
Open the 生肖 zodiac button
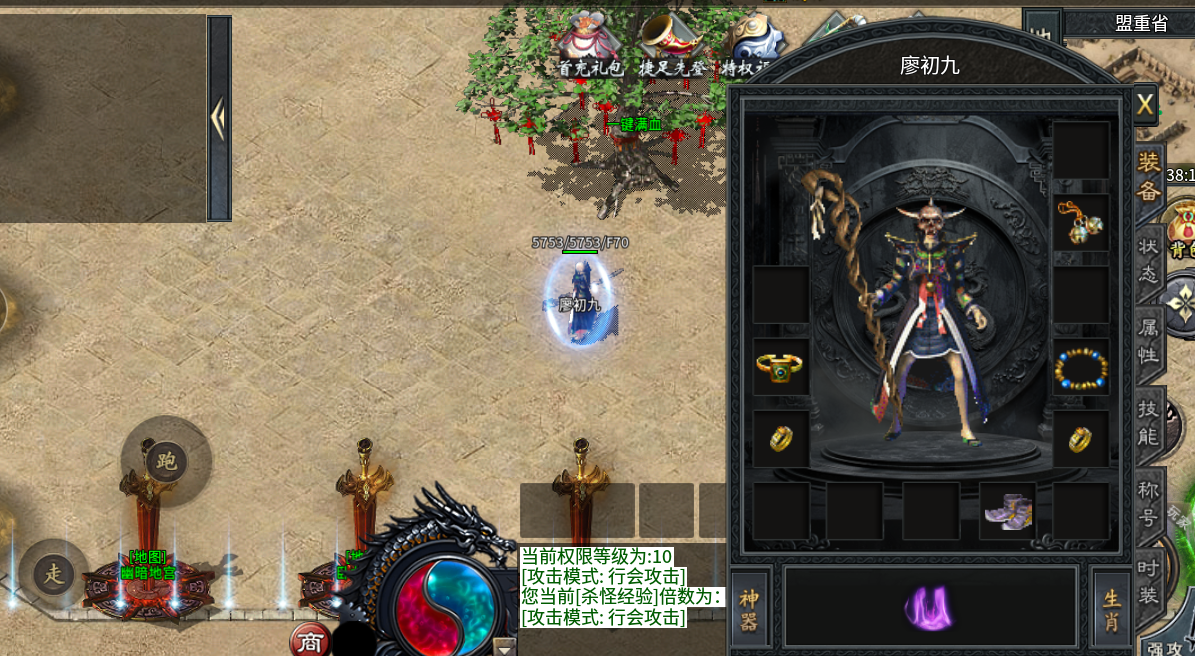tap(1111, 610)
